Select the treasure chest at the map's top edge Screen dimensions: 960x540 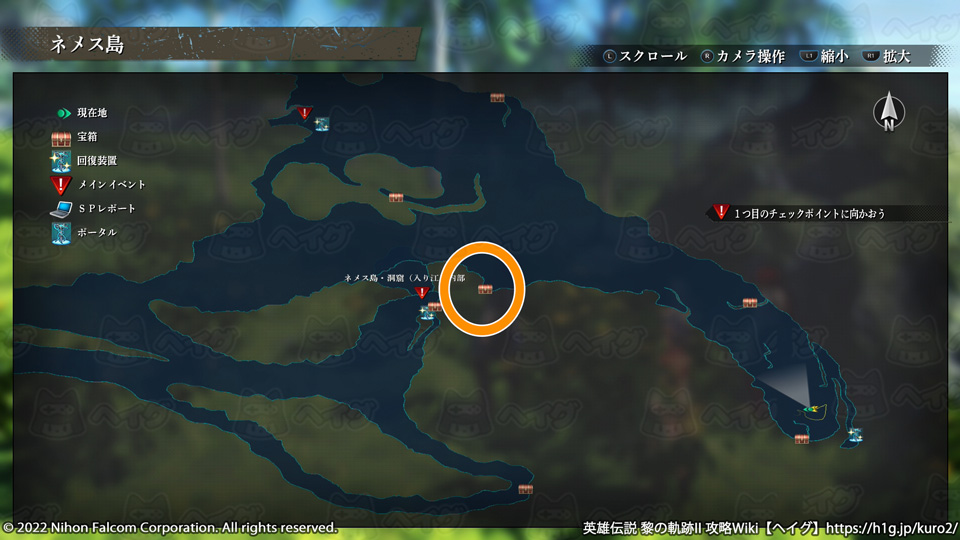click(x=497, y=98)
